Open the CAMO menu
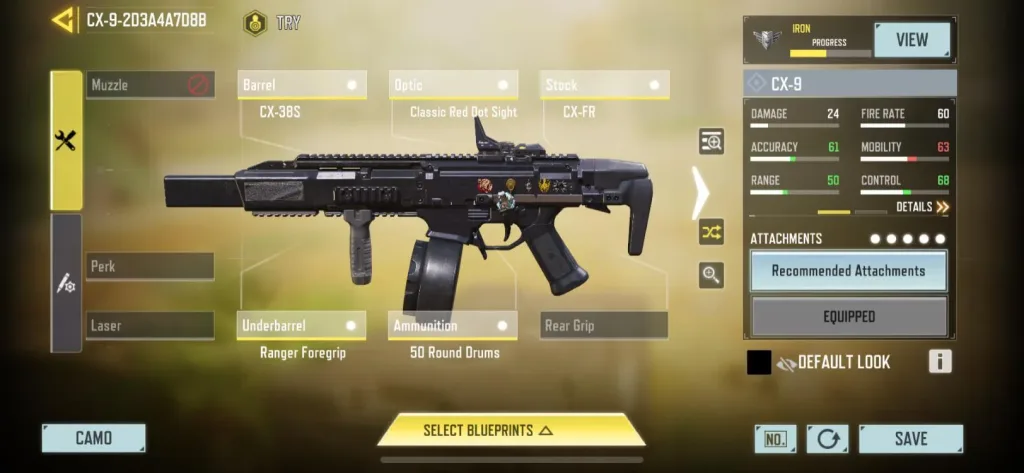The image size is (1024, 473). coord(94,438)
